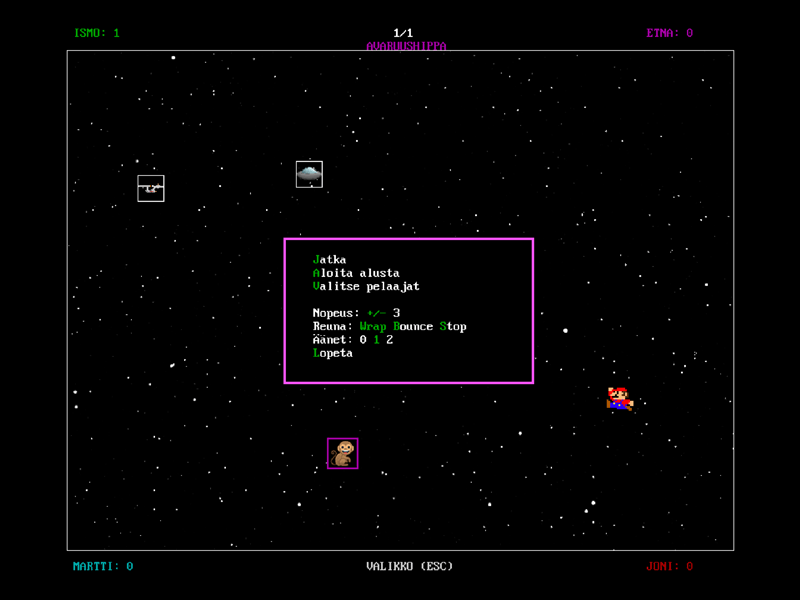Image resolution: width=800 pixels, height=600 pixels.
Task: Set Reuna edge mode to Stop
Action: click(453, 326)
